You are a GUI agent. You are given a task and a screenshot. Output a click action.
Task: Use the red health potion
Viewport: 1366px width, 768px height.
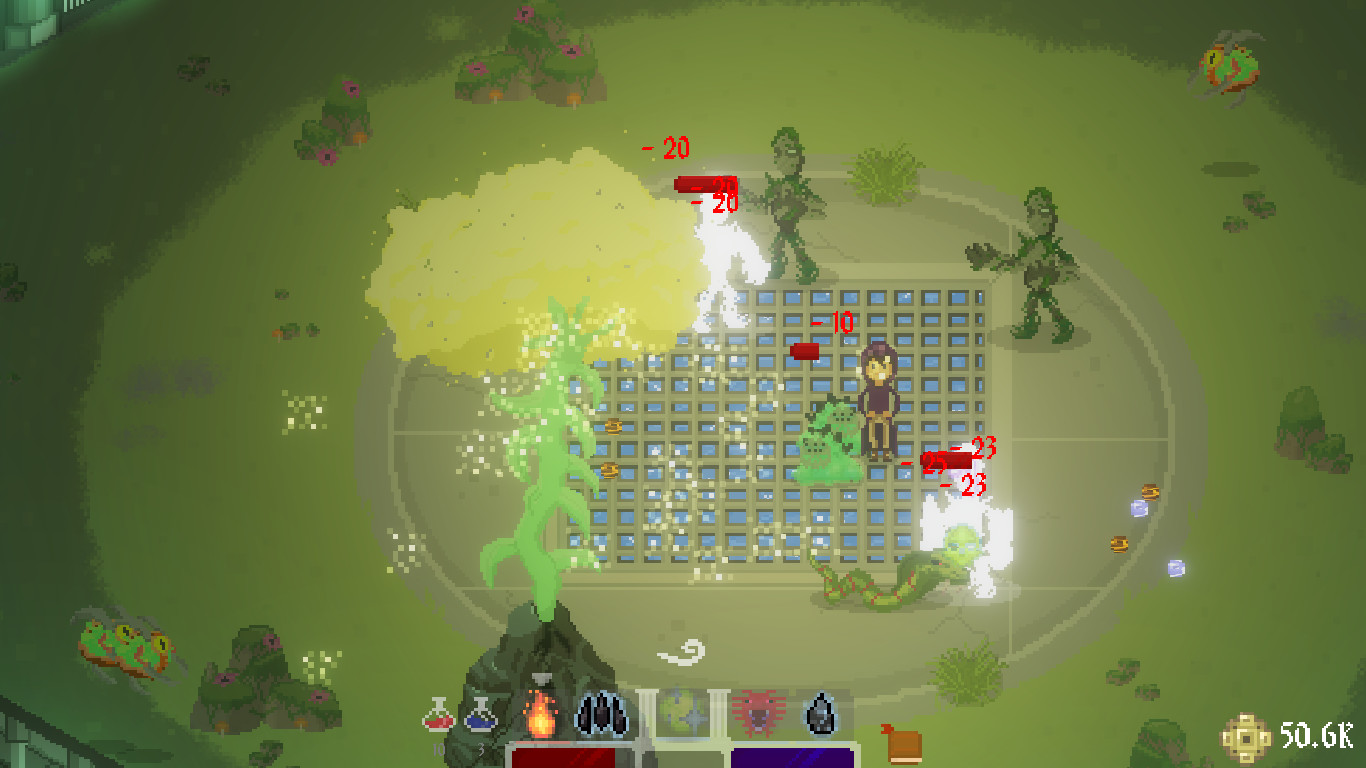pyautogui.click(x=438, y=714)
